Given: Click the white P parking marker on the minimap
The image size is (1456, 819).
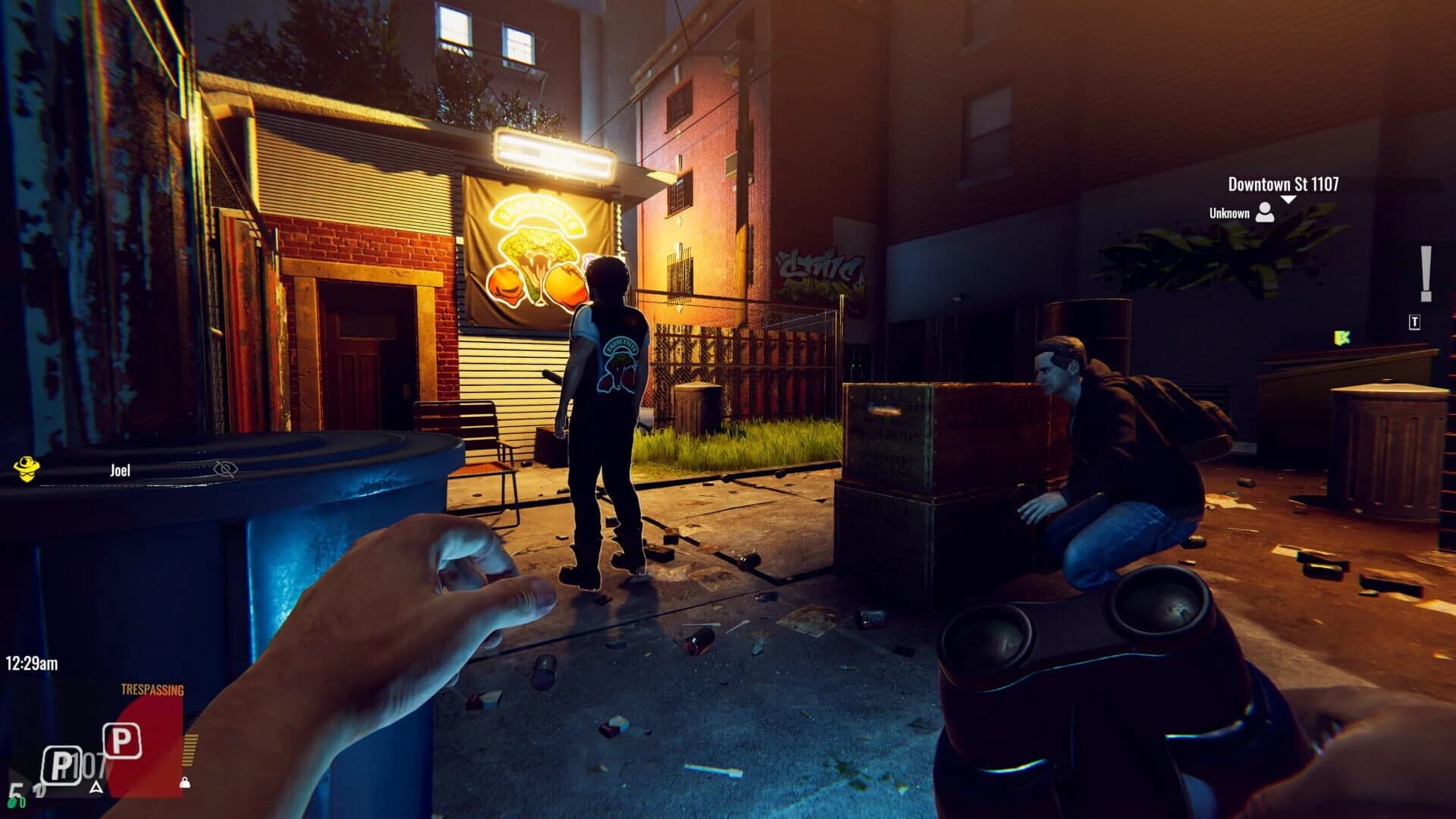Looking at the screenshot, I should tap(122, 740).
